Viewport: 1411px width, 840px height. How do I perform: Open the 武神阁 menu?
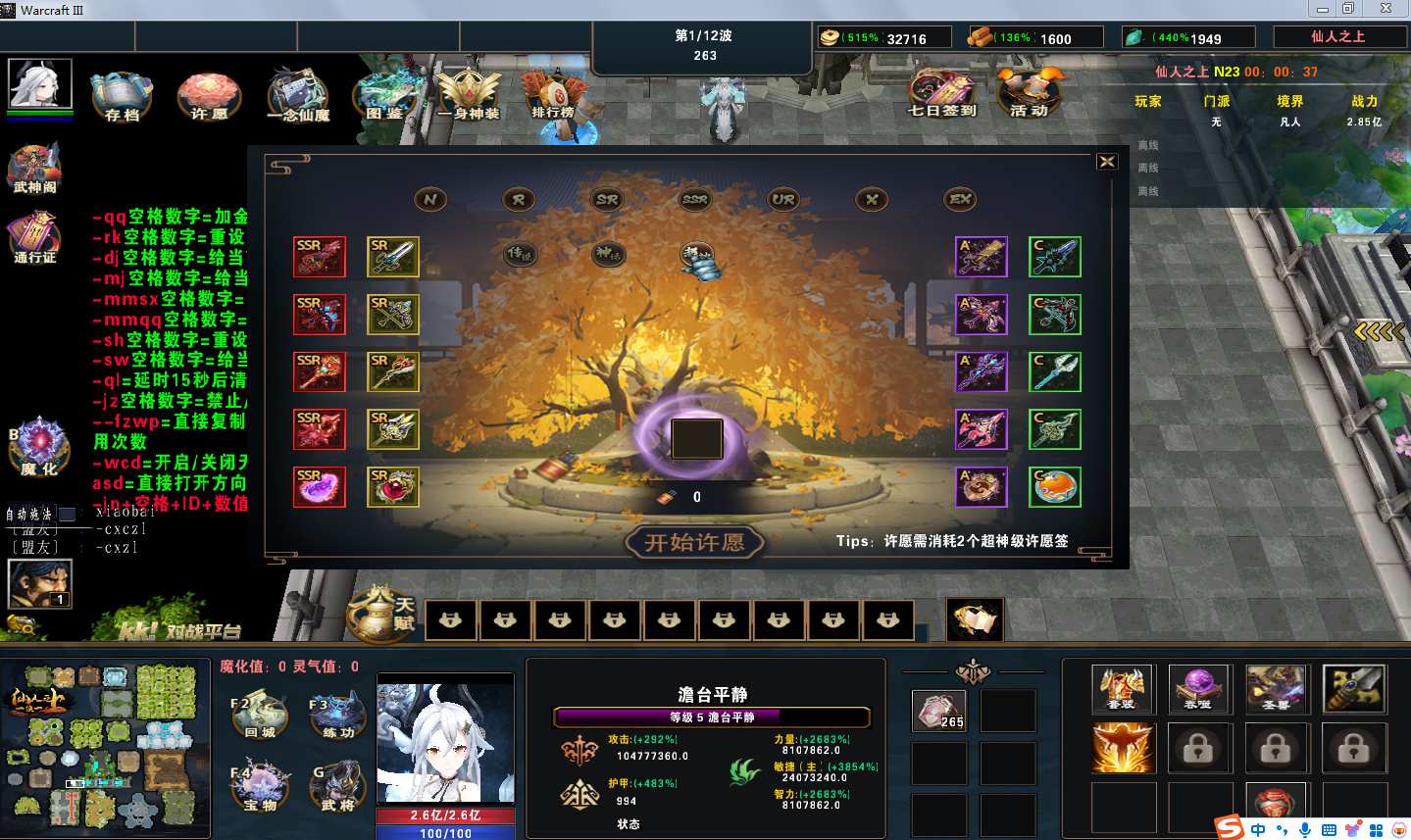tap(35, 169)
